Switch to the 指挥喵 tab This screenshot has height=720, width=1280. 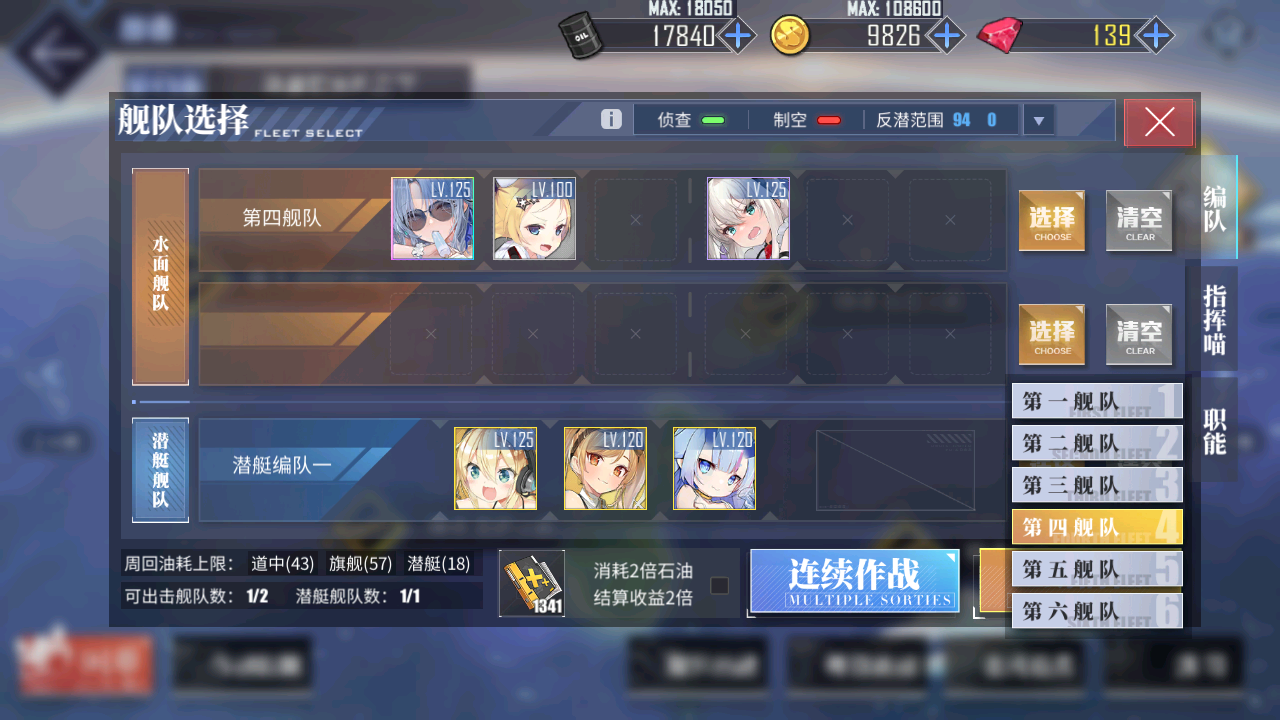pyautogui.click(x=1214, y=319)
